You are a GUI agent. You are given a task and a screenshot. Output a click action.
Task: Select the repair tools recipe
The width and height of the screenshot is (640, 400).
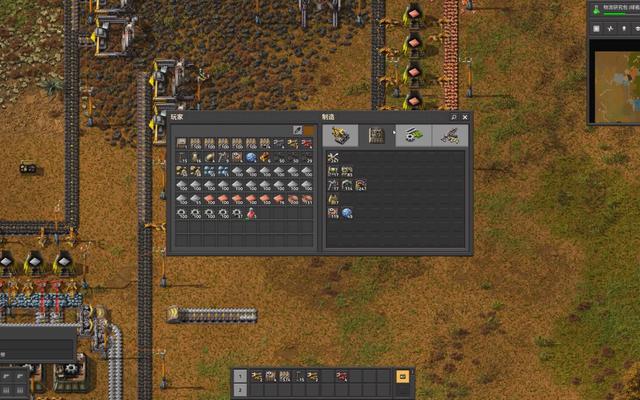(x=333, y=158)
